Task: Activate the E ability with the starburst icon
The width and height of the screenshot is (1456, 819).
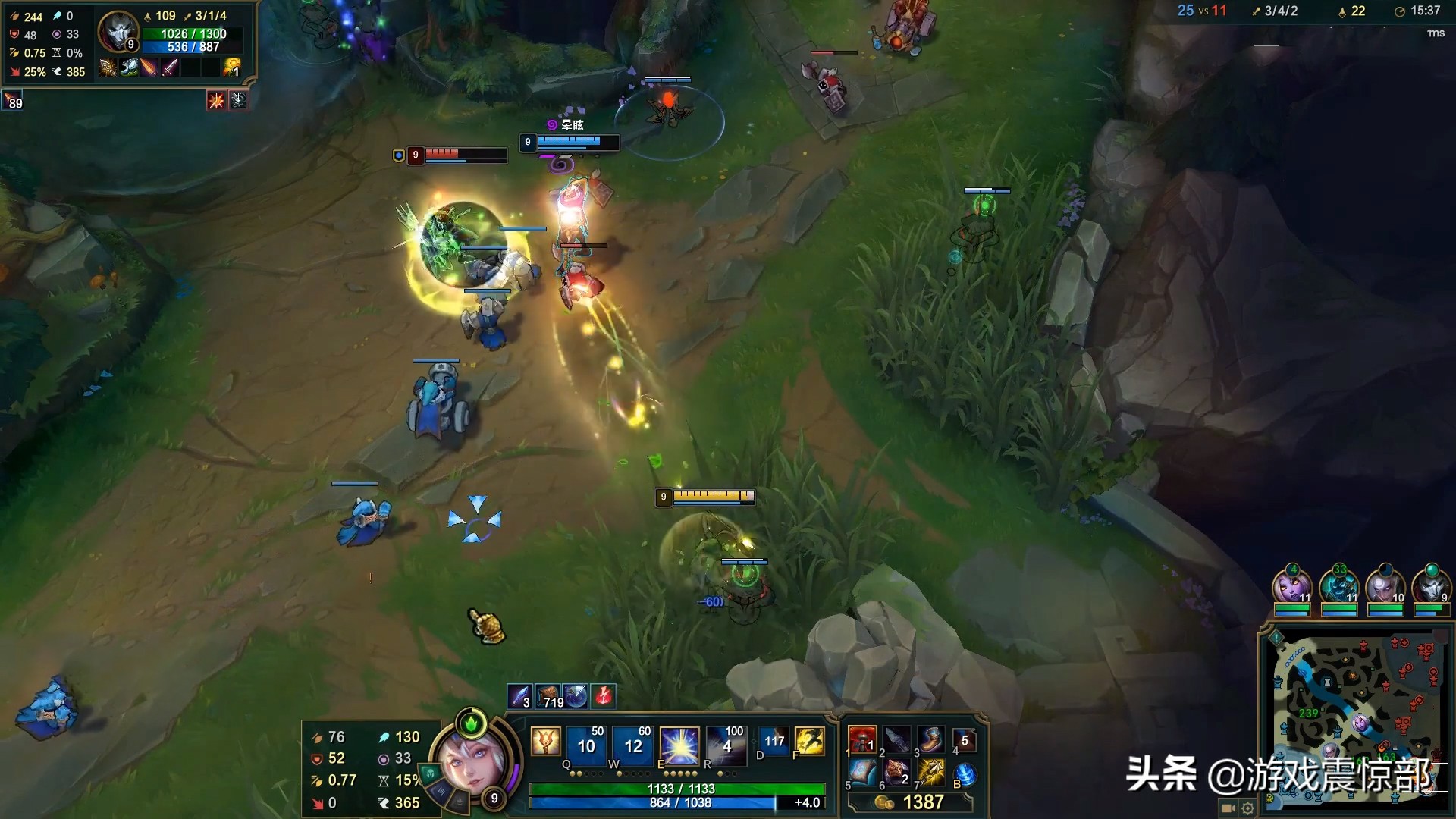Action: pyautogui.click(x=679, y=745)
